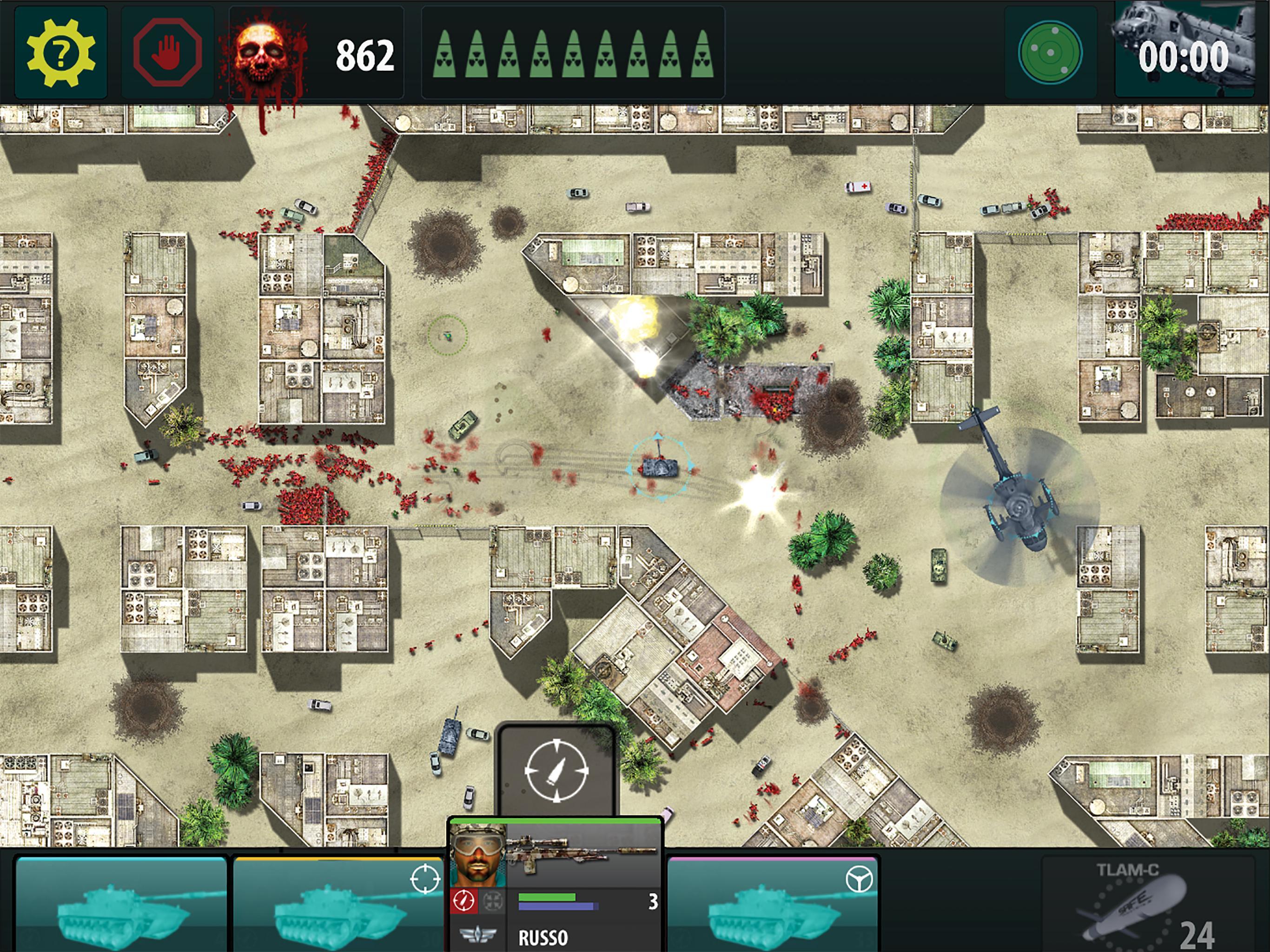Image resolution: width=1270 pixels, height=952 pixels.
Task: Select Russo's red missile cooldown icon
Action: click(464, 900)
